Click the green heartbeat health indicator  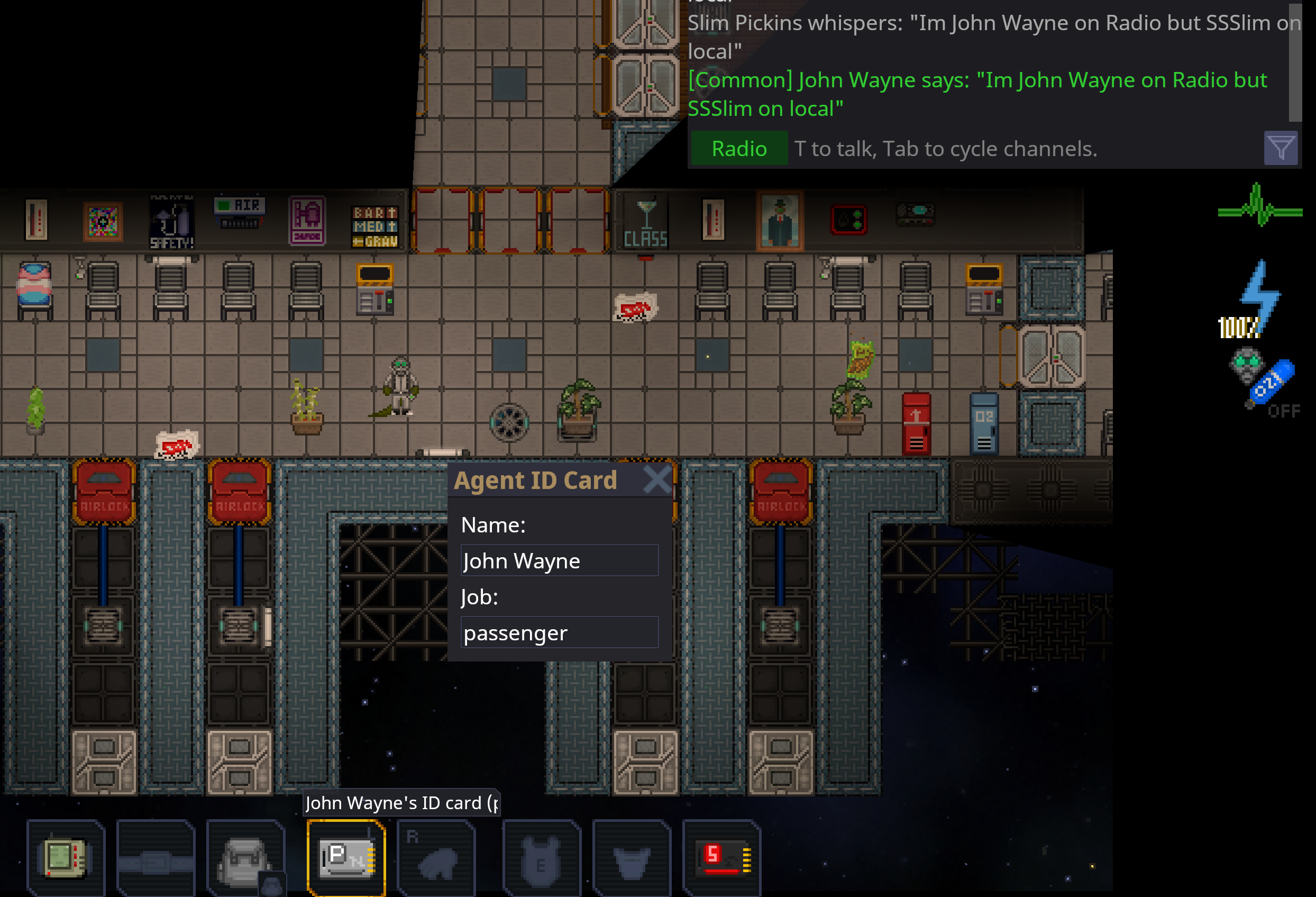click(x=1259, y=206)
